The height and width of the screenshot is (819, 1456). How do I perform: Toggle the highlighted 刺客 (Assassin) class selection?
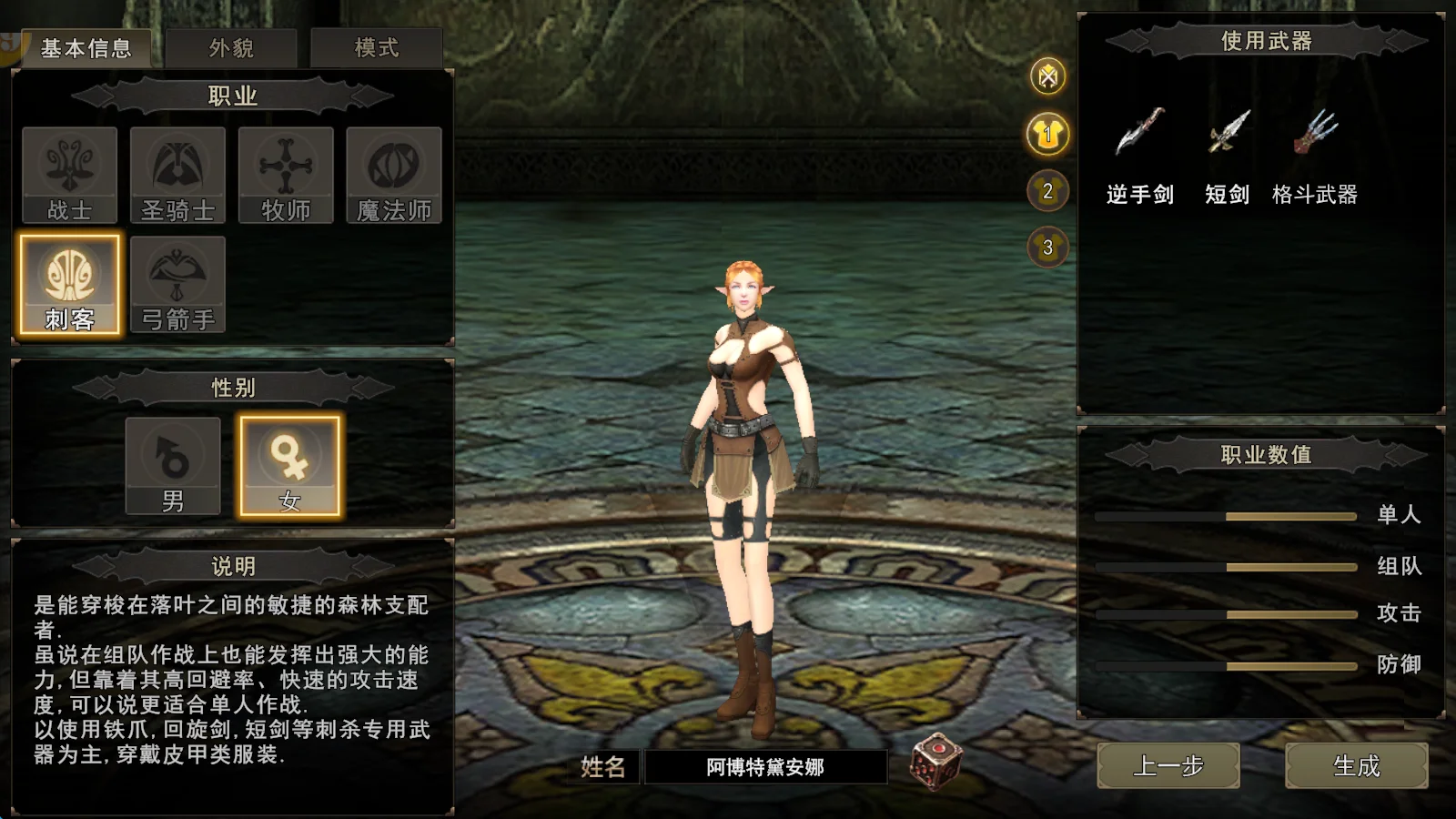pos(68,280)
